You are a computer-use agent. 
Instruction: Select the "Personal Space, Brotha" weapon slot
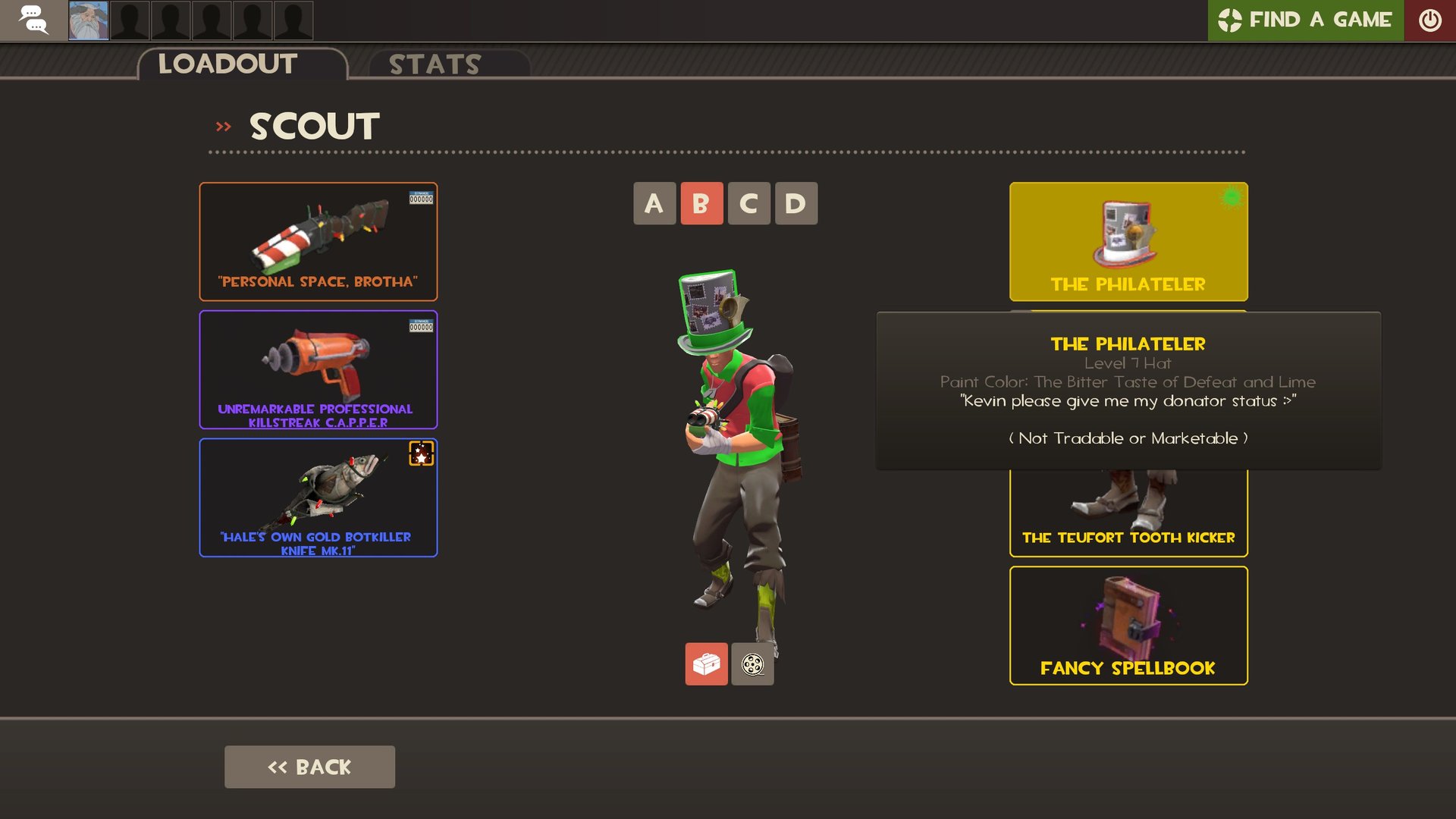click(x=318, y=242)
